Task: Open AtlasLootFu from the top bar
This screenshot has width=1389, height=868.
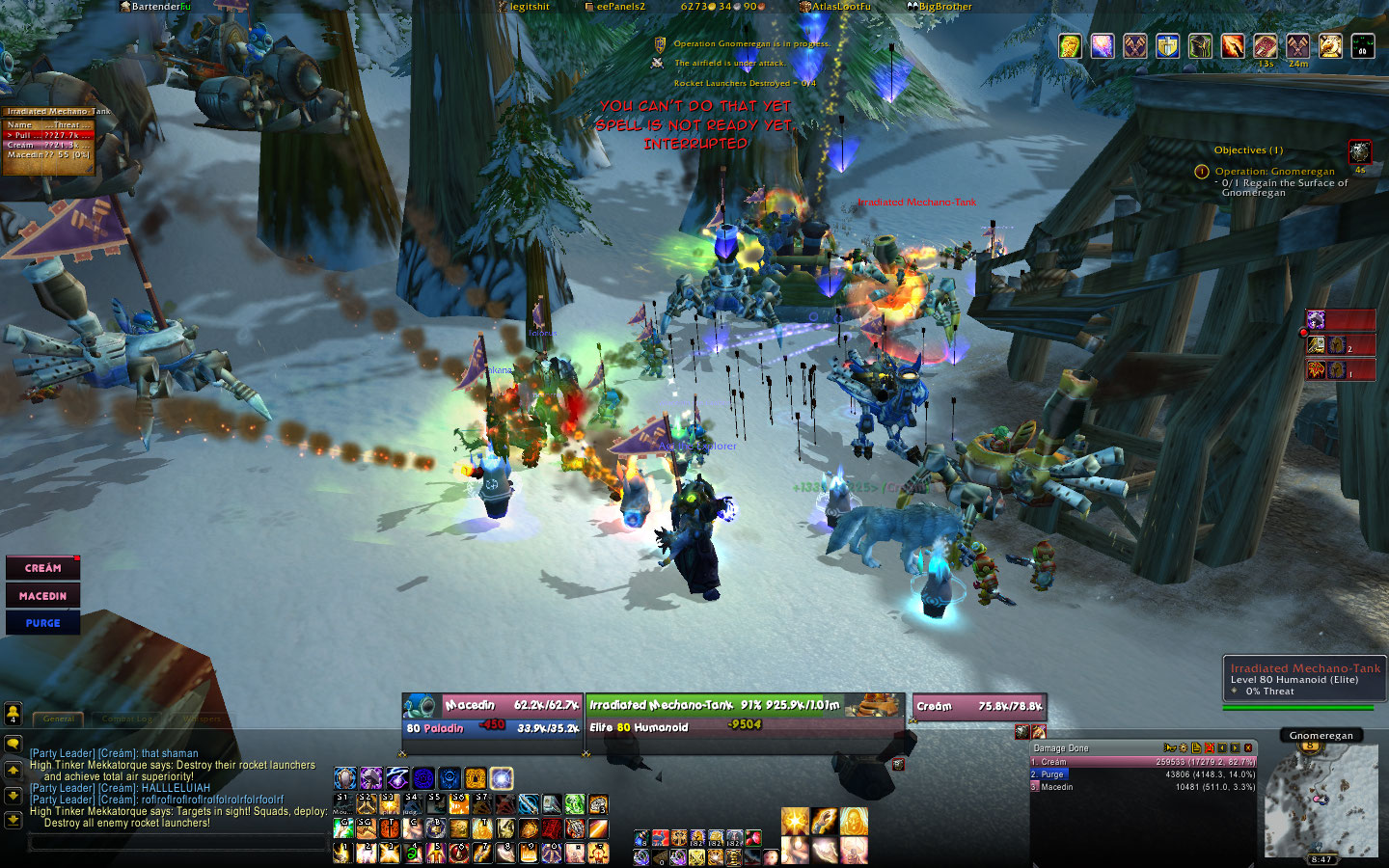Action: pos(835,7)
